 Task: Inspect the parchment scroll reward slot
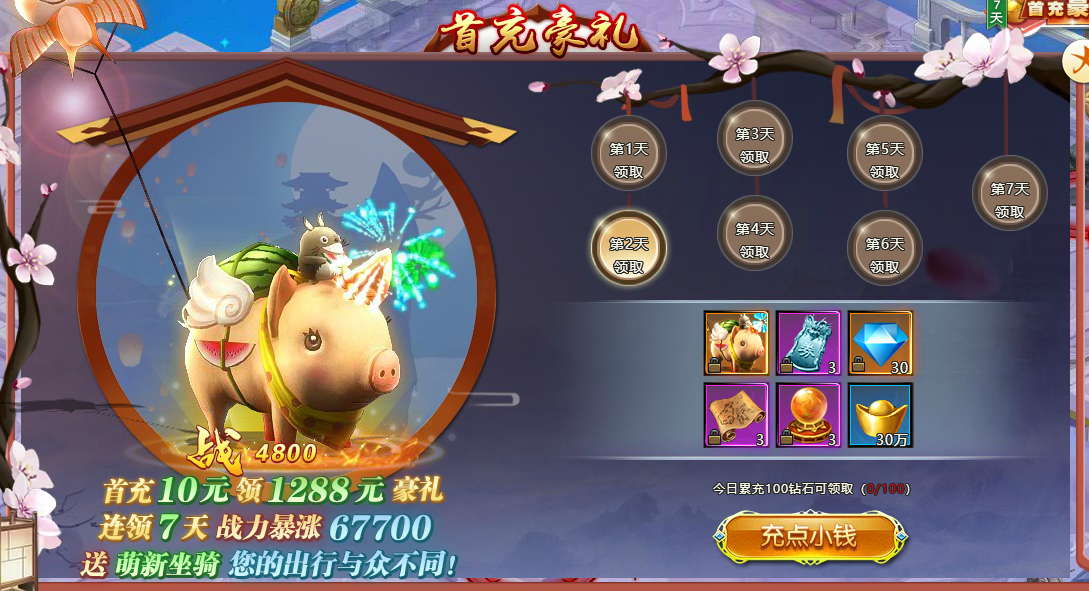pos(736,414)
